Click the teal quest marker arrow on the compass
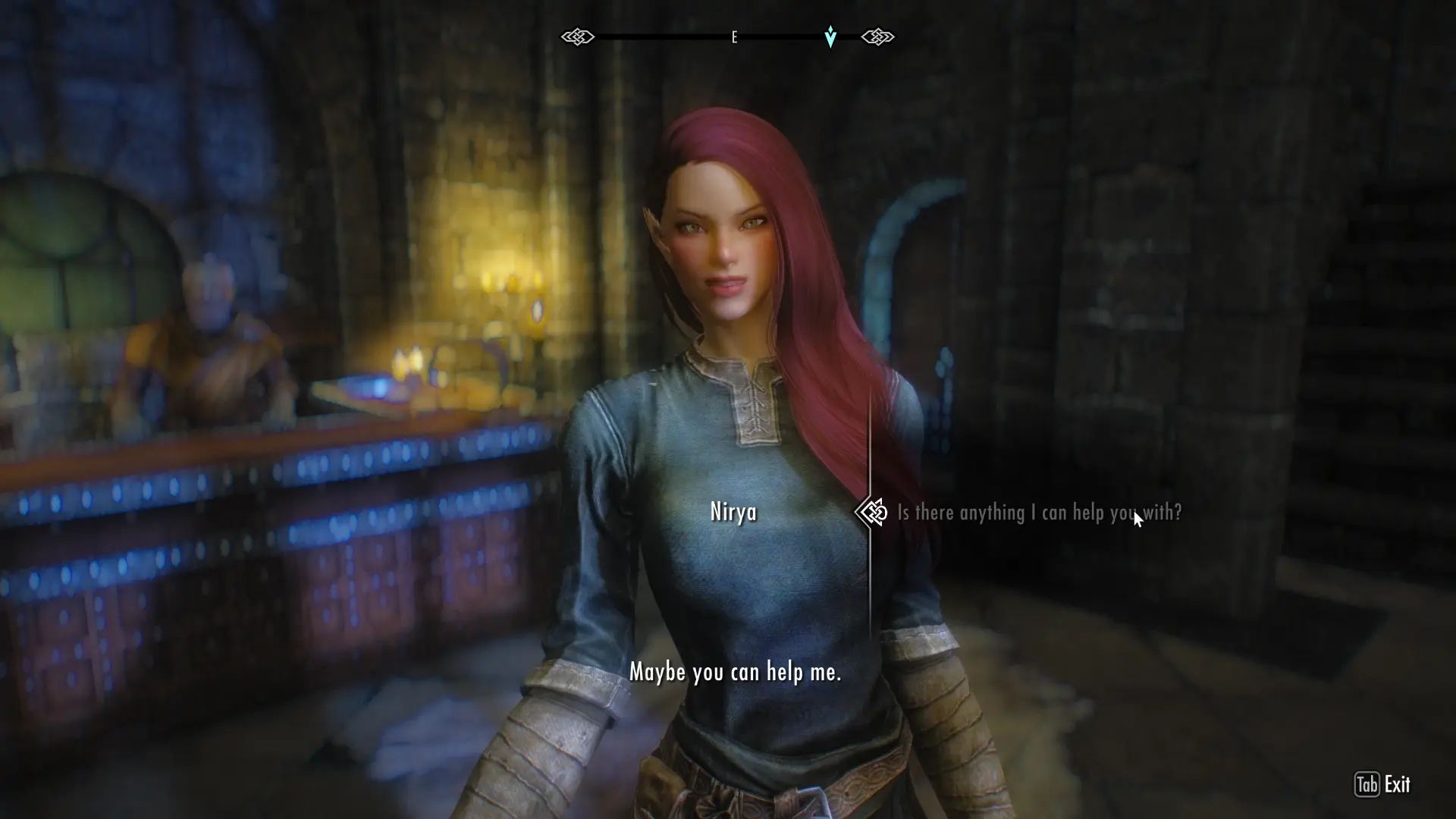Screen dimensions: 1456x819 point(830,35)
